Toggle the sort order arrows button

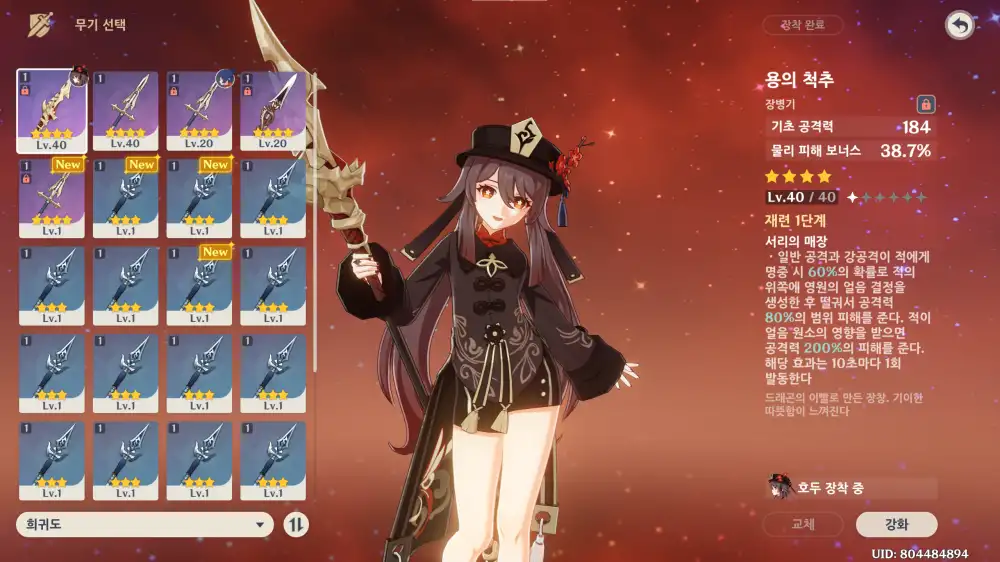point(297,523)
